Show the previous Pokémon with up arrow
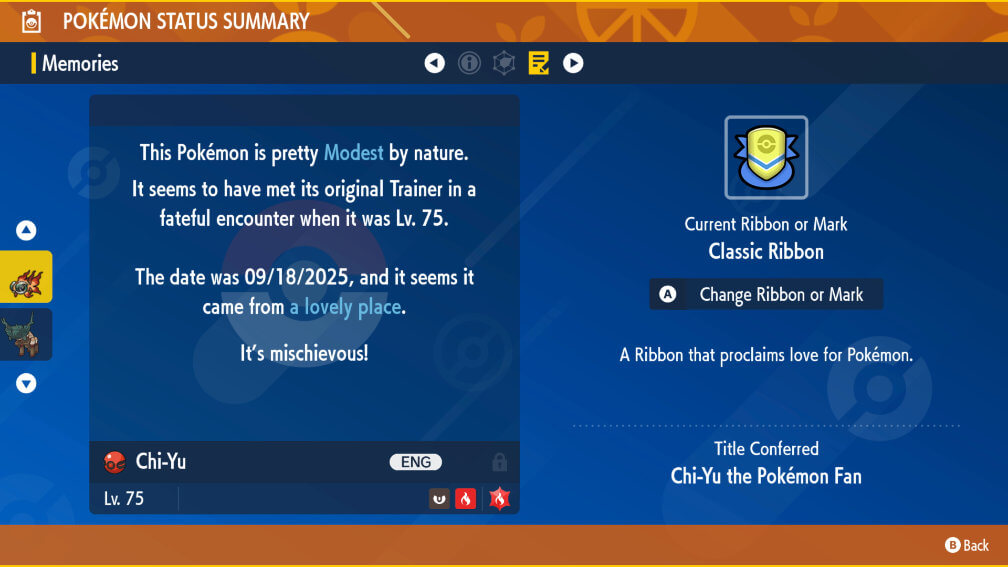The image size is (1008, 567). point(26,231)
